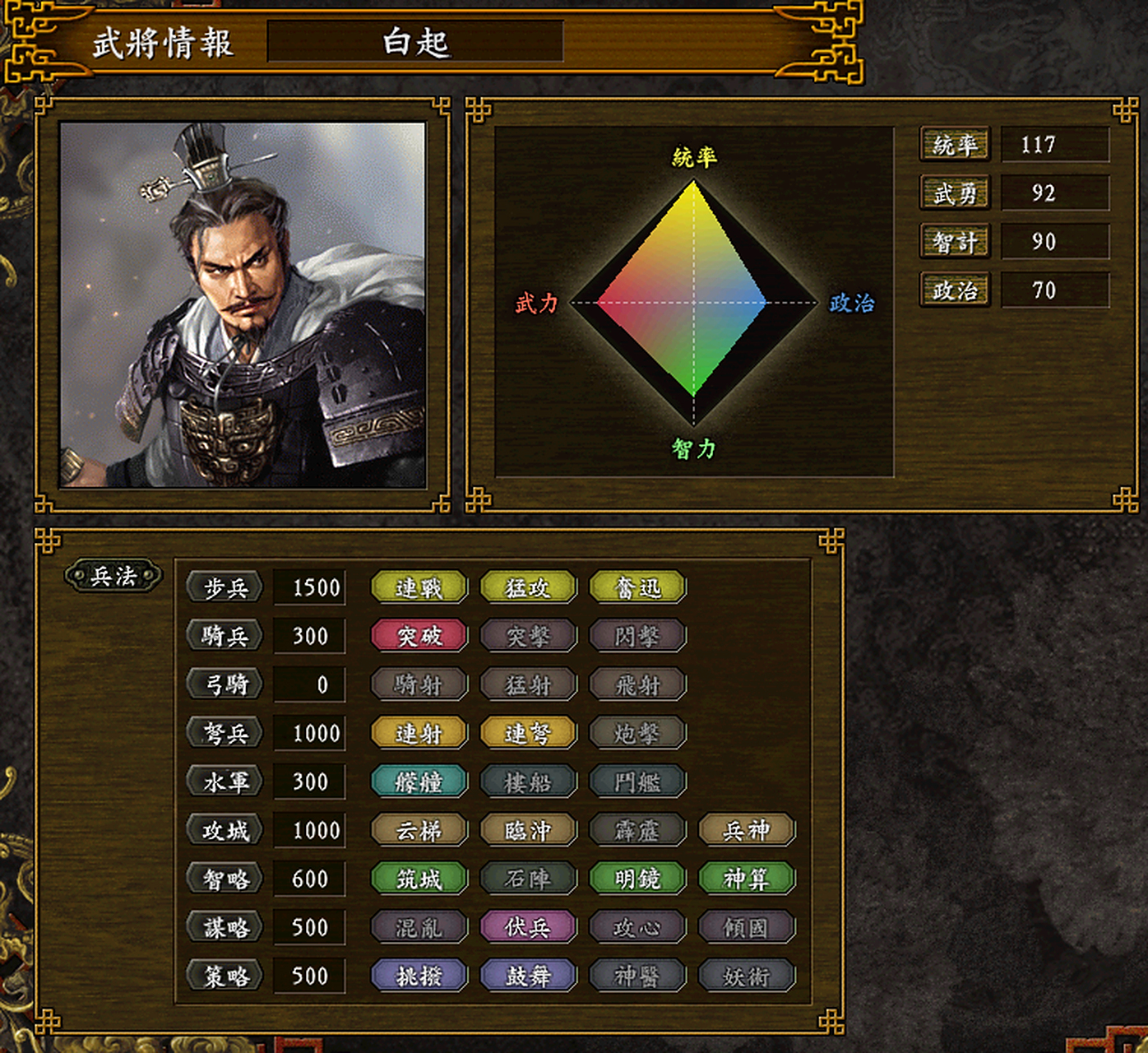
Task: Click the 白起 portrait image
Action: [x=243, y=305]
